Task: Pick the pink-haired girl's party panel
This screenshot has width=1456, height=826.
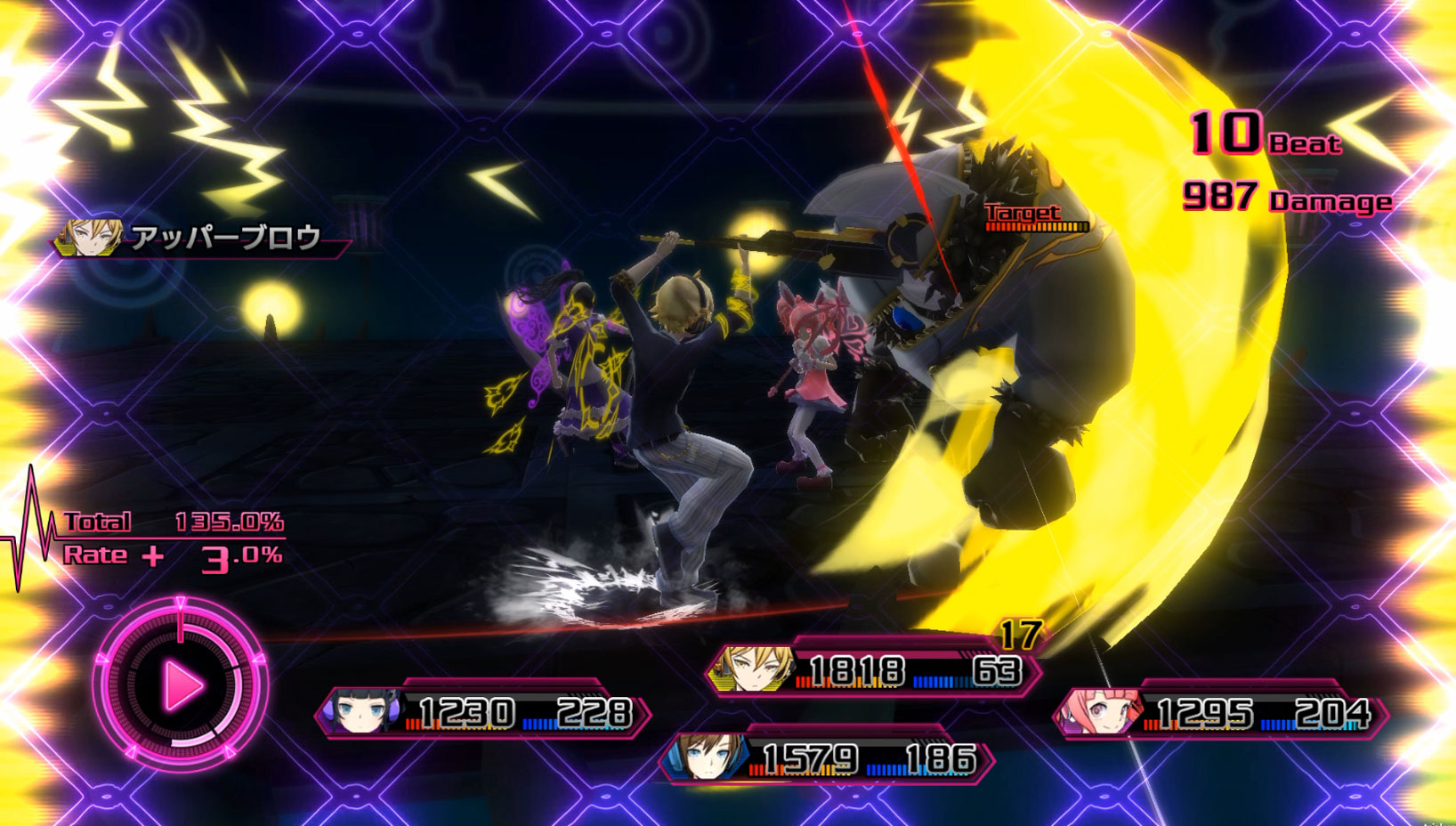Action: tap(1220, 712)
